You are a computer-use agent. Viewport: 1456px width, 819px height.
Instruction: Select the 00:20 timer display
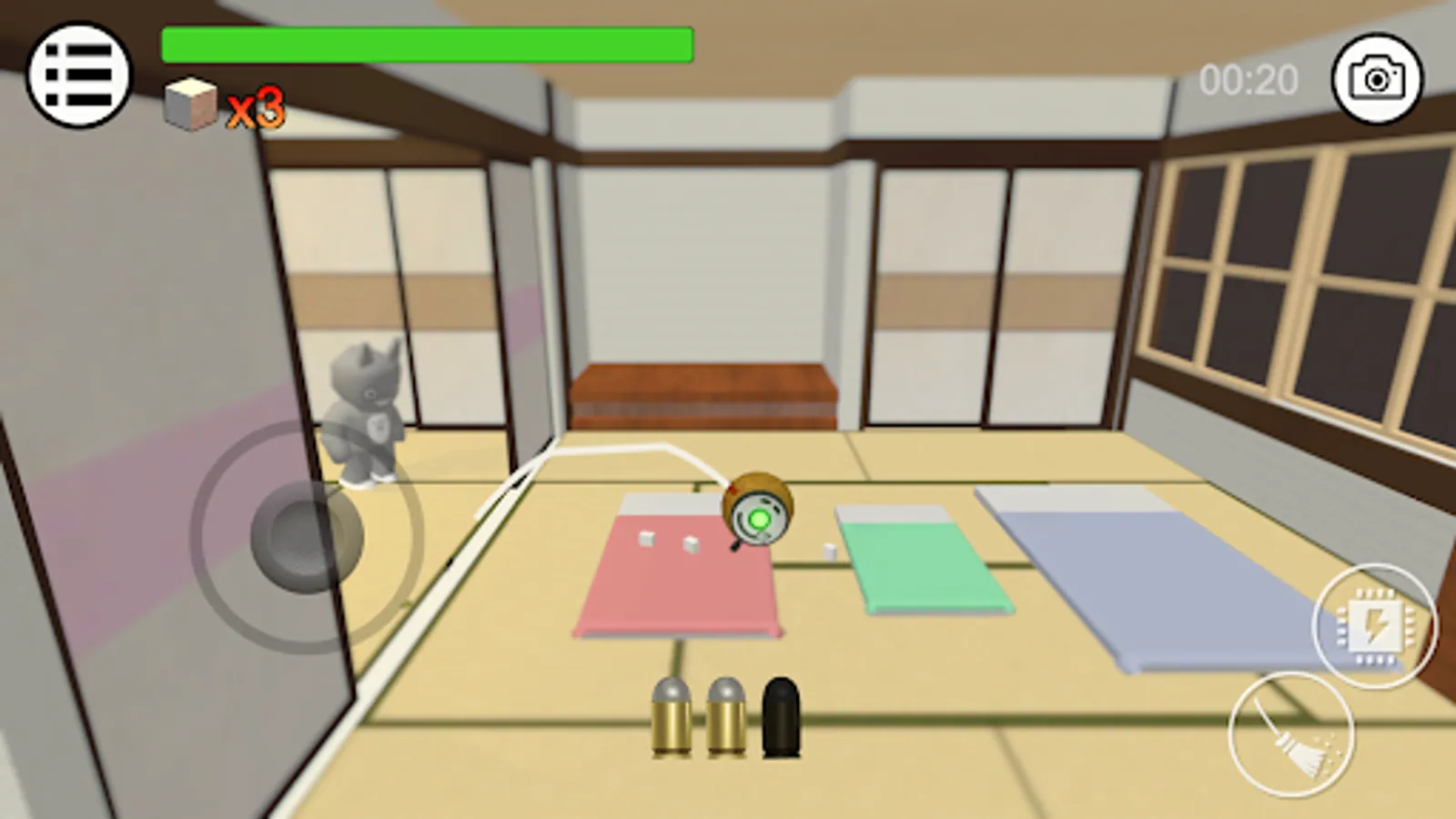1249,80
